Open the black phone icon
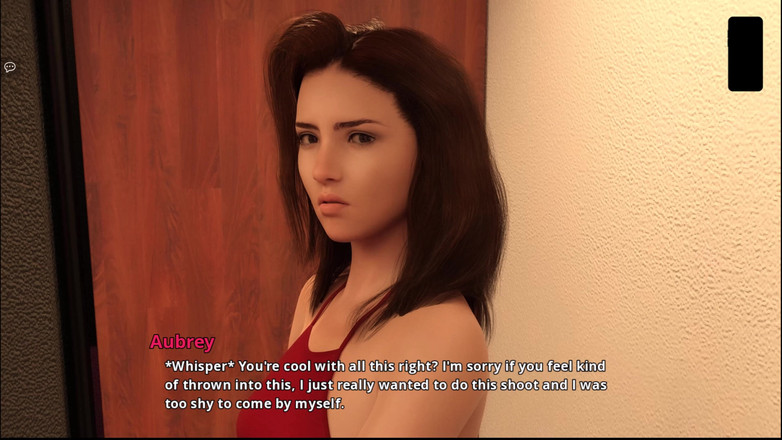Image resolution: width=782 pixels, height=440 pixels. point(745,54)
